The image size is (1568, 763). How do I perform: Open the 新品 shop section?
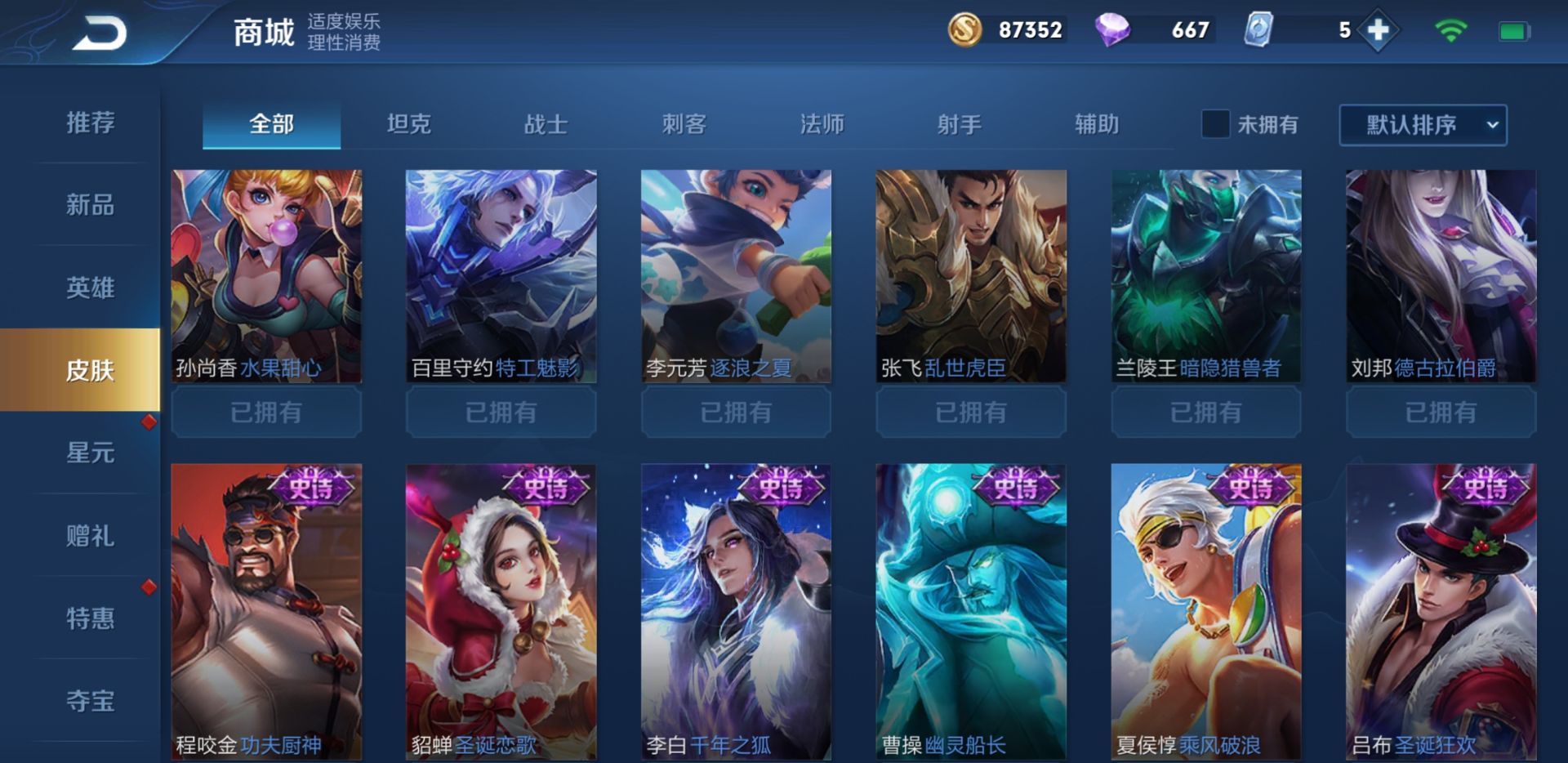pos(90,205)
